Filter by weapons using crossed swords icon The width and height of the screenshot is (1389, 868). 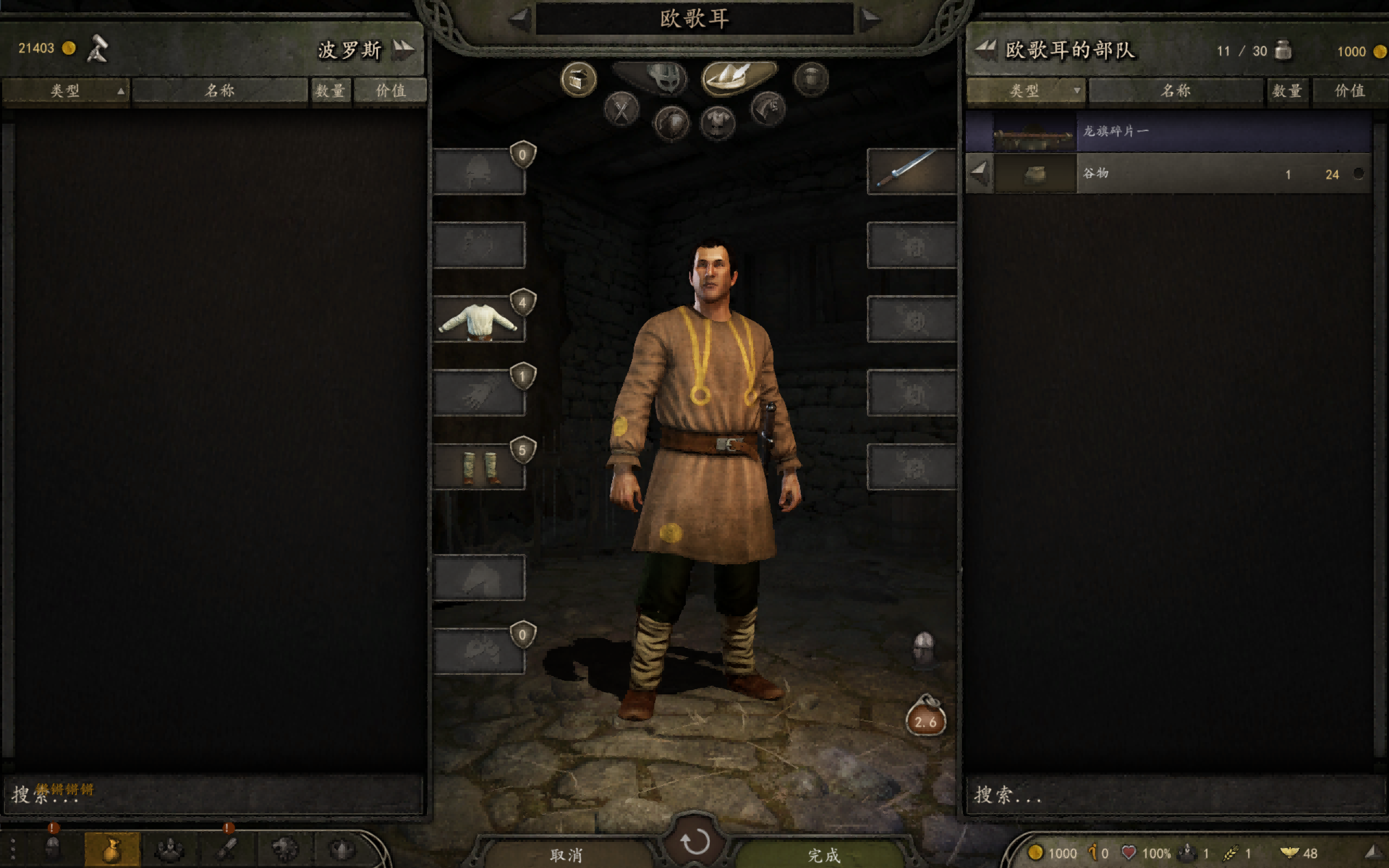click(x=621, y=109)
